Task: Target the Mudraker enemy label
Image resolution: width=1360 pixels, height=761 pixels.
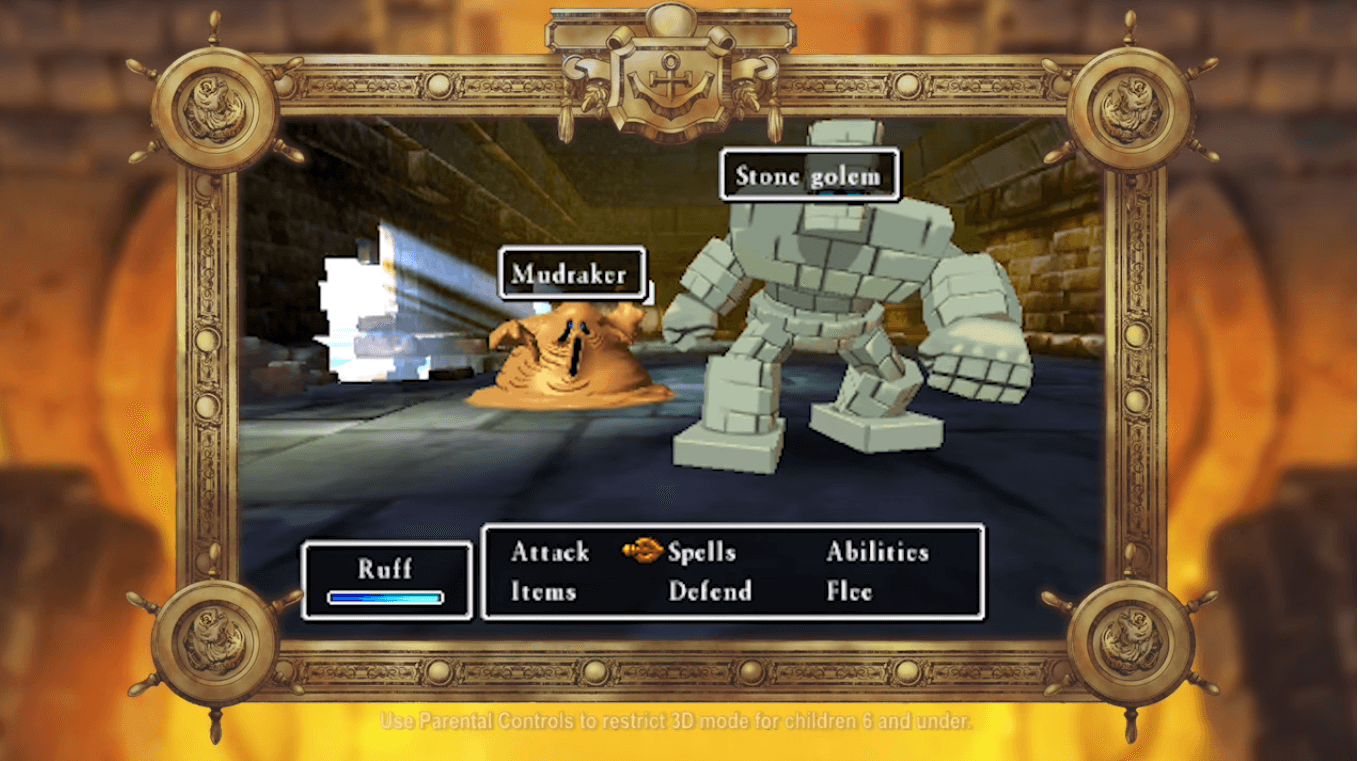Action: [570, 274]
